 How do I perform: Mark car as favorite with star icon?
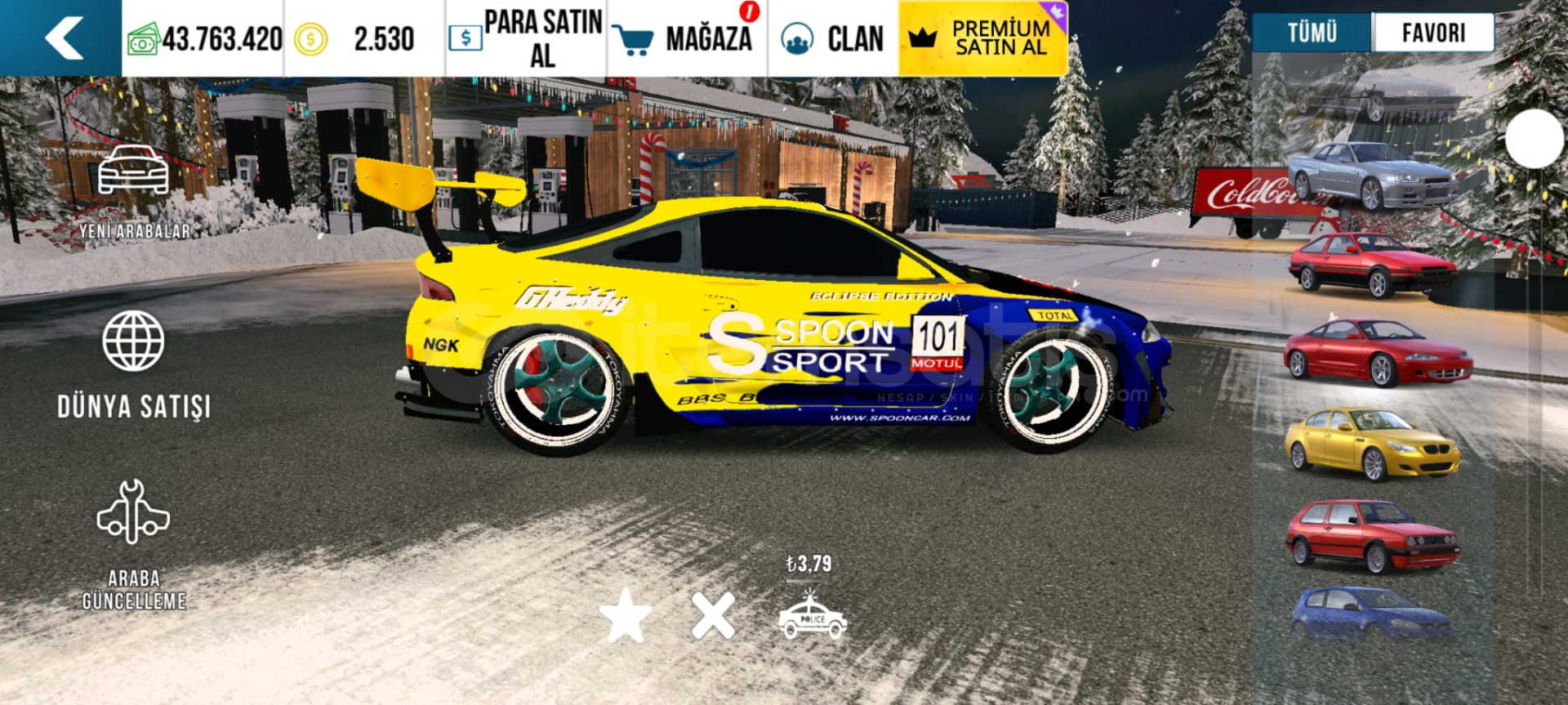pyautogui.click(x=626, y=615)
